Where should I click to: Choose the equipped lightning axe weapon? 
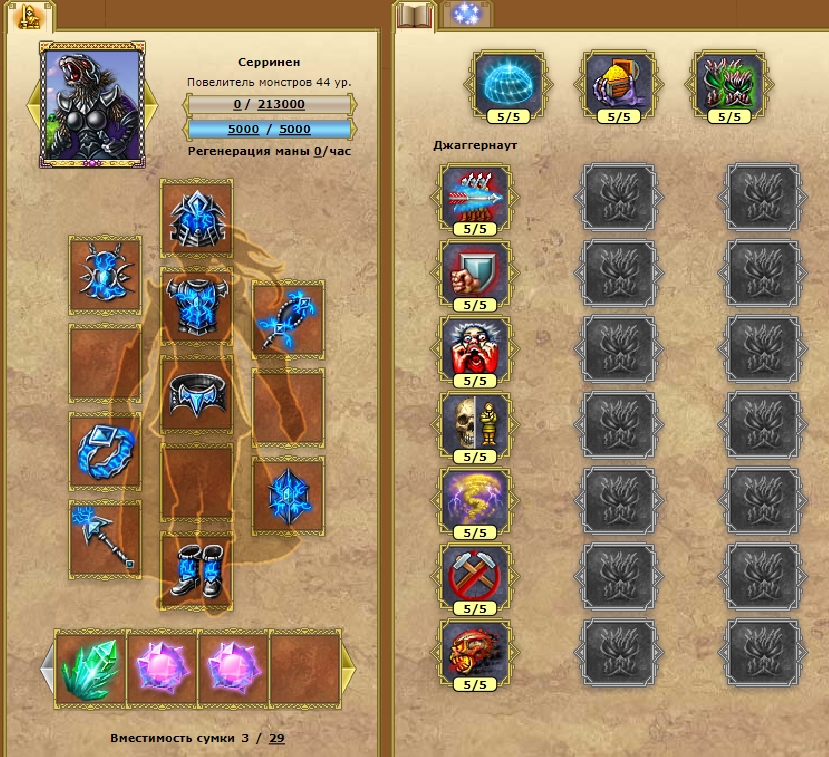point(105,537)
